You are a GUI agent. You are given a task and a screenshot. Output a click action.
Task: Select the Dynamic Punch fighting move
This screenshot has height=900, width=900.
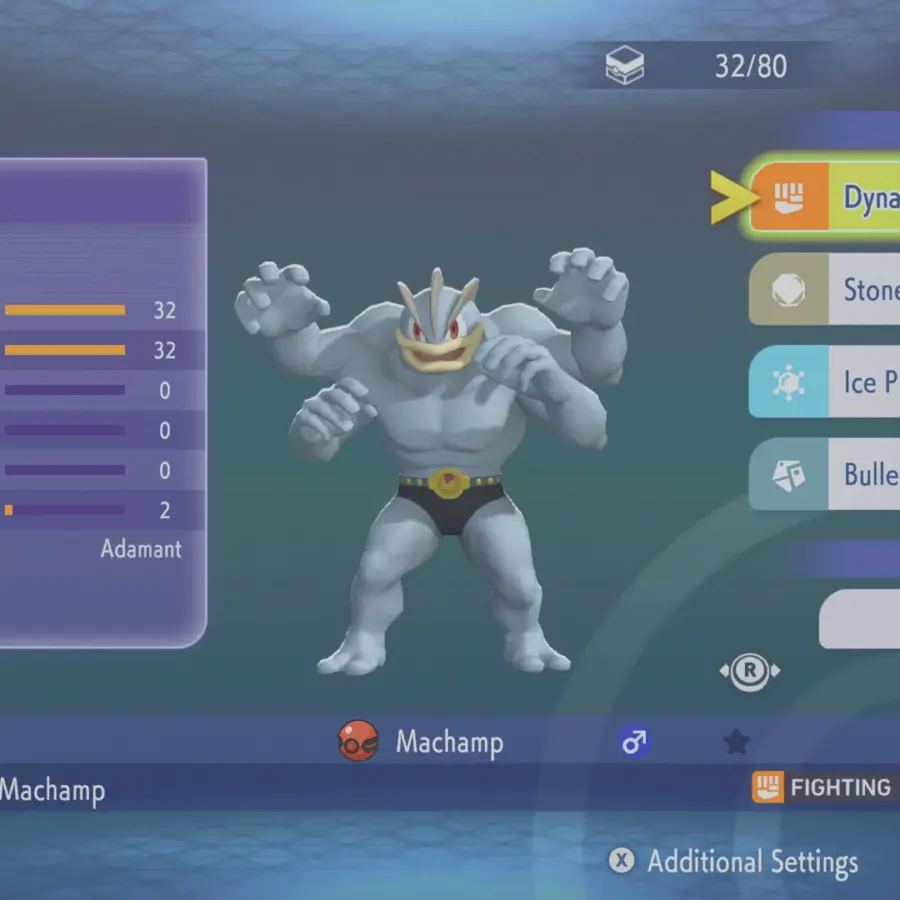tap(825, 197)
